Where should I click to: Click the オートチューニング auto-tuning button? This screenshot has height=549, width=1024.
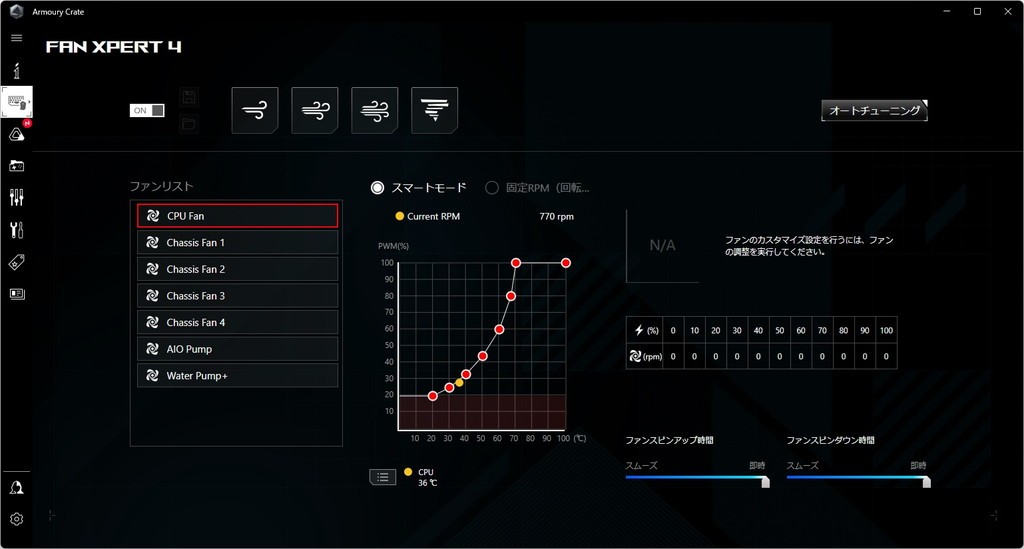pos(874,111)
